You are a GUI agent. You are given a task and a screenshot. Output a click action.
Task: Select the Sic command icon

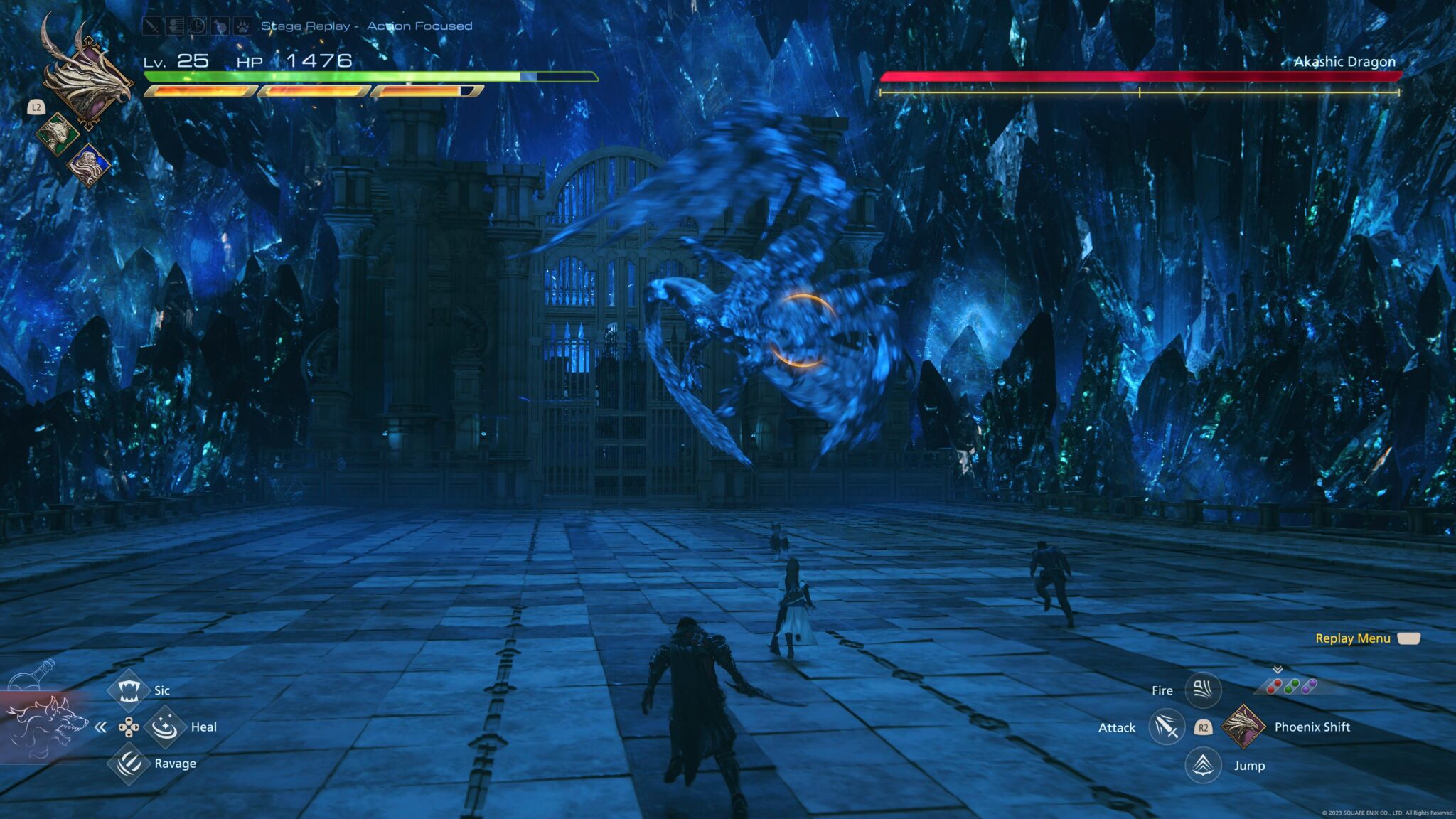[x=129, y=691]
